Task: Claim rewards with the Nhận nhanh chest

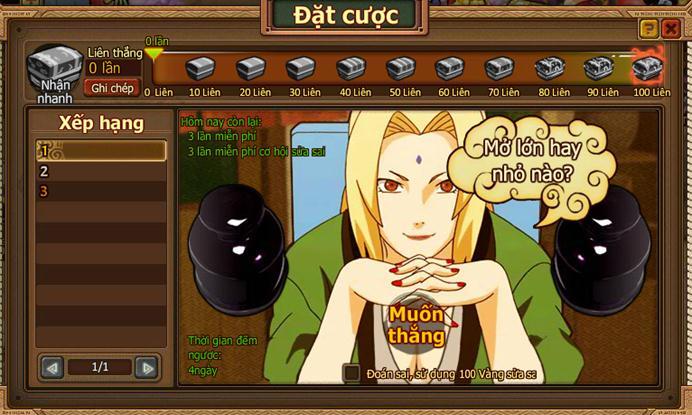Action: click(x=54, y=70)
